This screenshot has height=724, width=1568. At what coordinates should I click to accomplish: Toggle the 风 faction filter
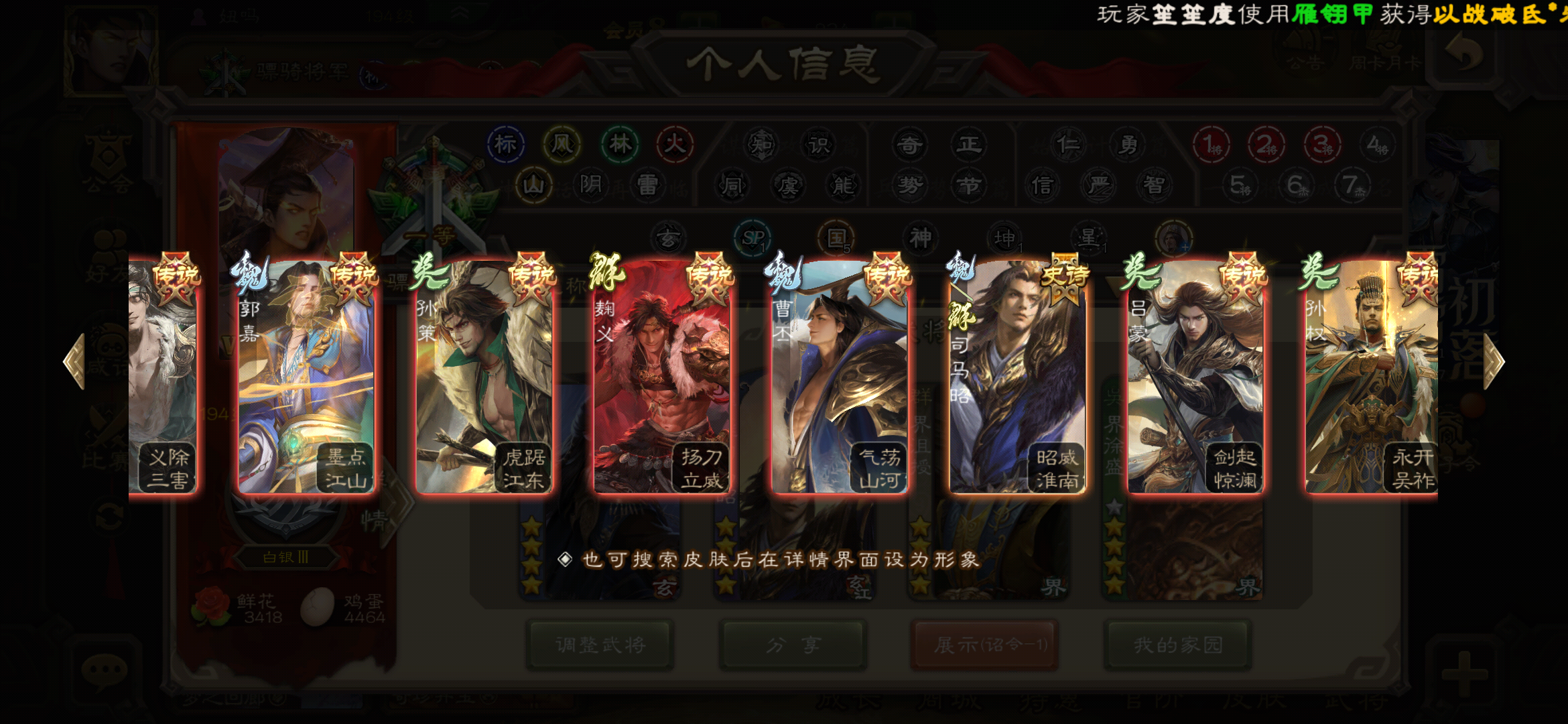point(564,143)
